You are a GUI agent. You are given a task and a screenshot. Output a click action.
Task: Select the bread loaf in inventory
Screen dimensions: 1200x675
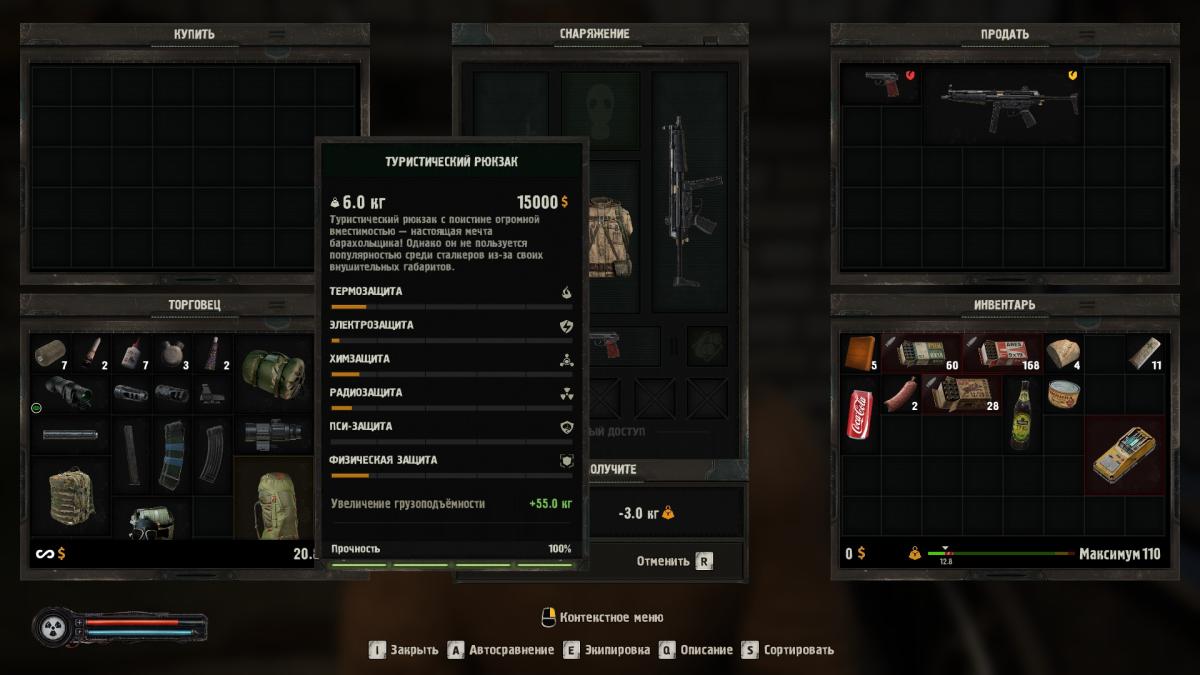tap(1062, 353)
